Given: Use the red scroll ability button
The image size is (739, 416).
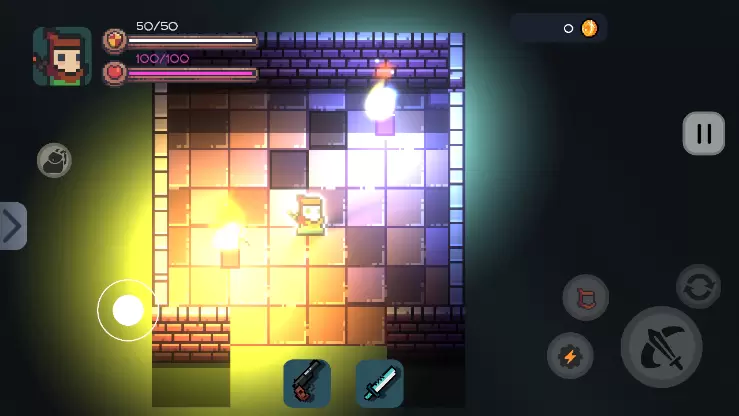Looking at the screenshot, I should (585, 298).
